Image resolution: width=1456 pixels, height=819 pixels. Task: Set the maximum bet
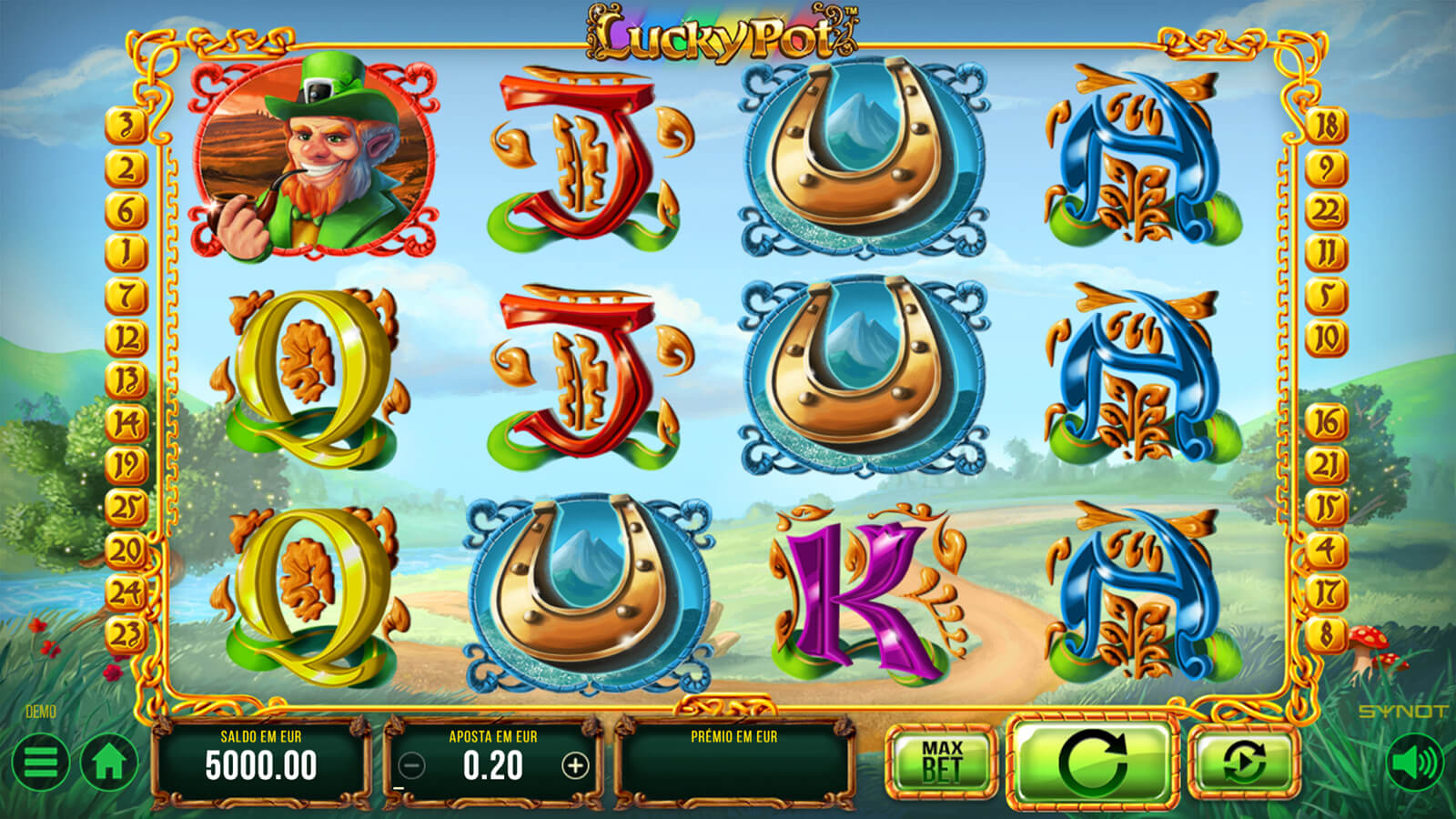coord(942,762)
